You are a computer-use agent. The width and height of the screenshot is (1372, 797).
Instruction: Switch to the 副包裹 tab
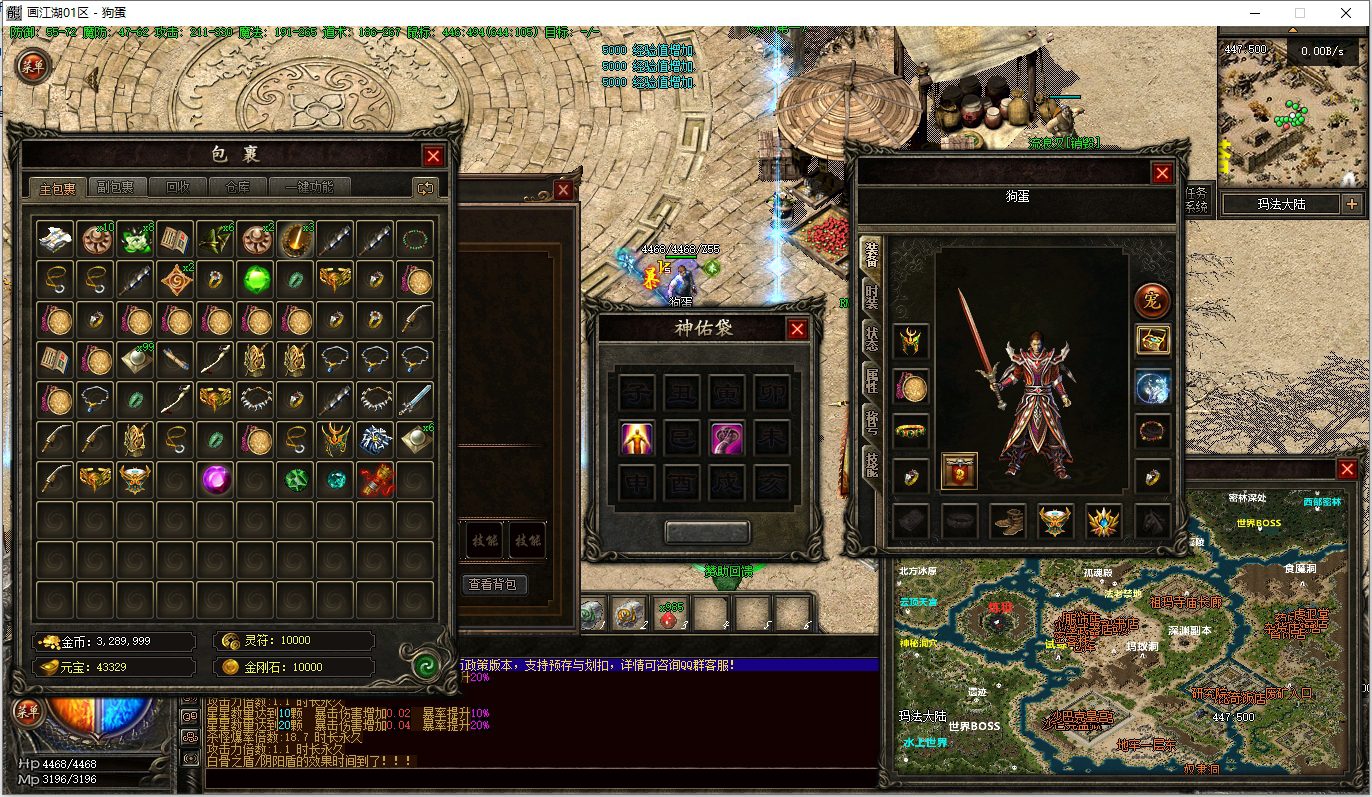[x=117, y=187]
